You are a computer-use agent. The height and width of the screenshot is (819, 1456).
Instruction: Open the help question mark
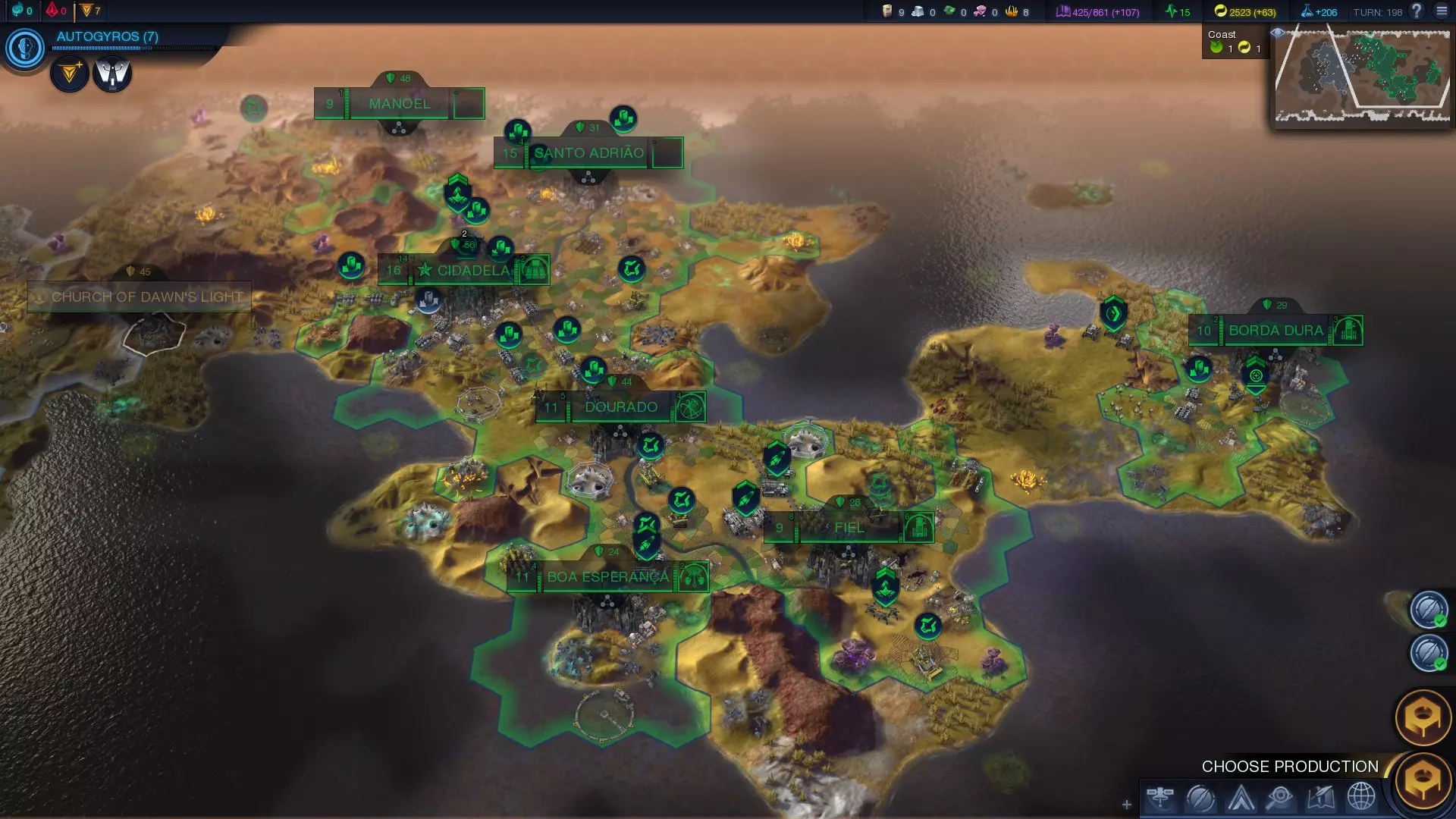point(1416,11)
